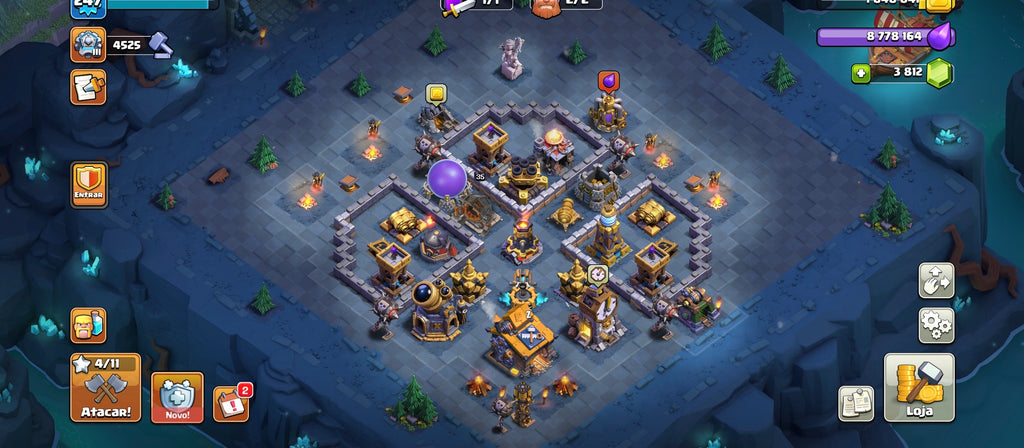Image resolution: width=1024 pixels, height=448 pixels.
Task: Open the news scroll icon
Action: point(88,87)
